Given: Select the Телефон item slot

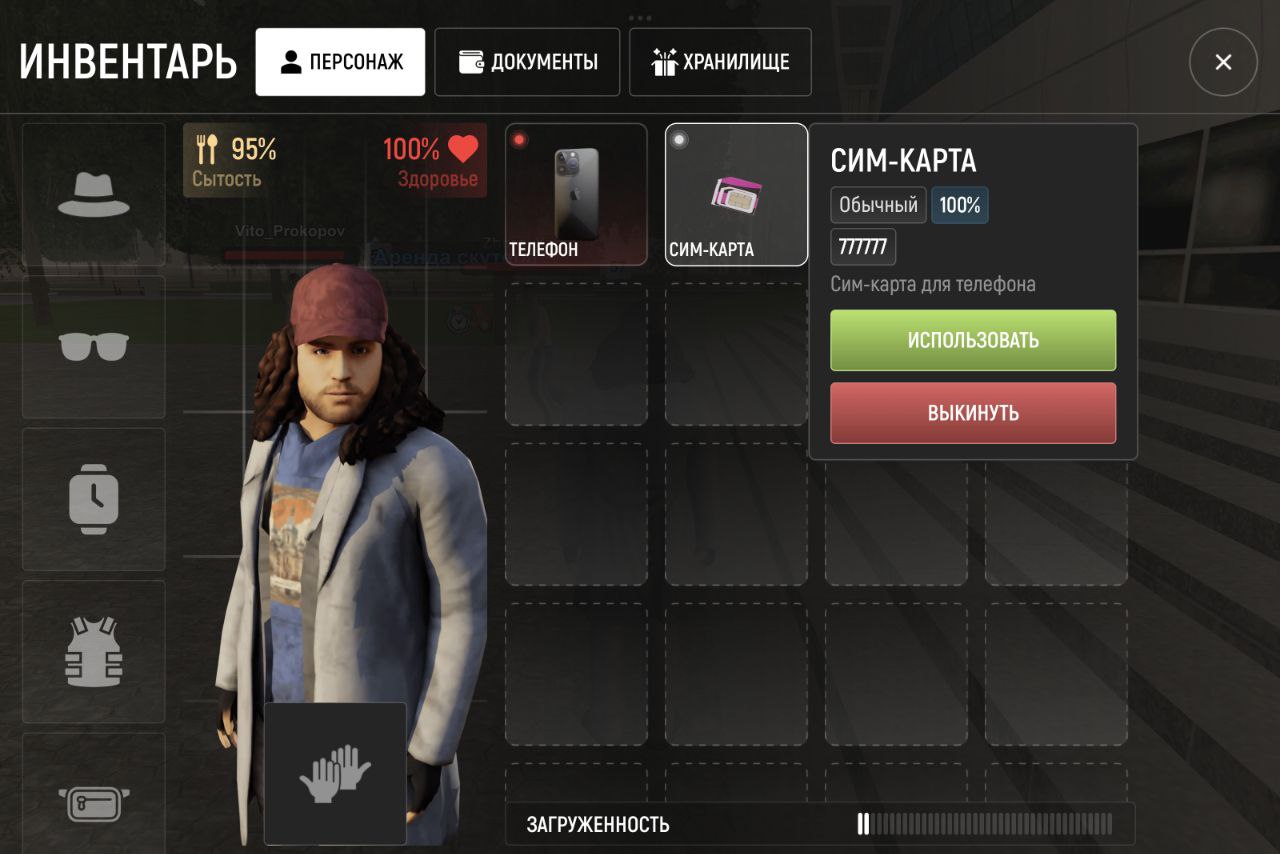Looking at the screenshot, I should (x=576, y=194).
